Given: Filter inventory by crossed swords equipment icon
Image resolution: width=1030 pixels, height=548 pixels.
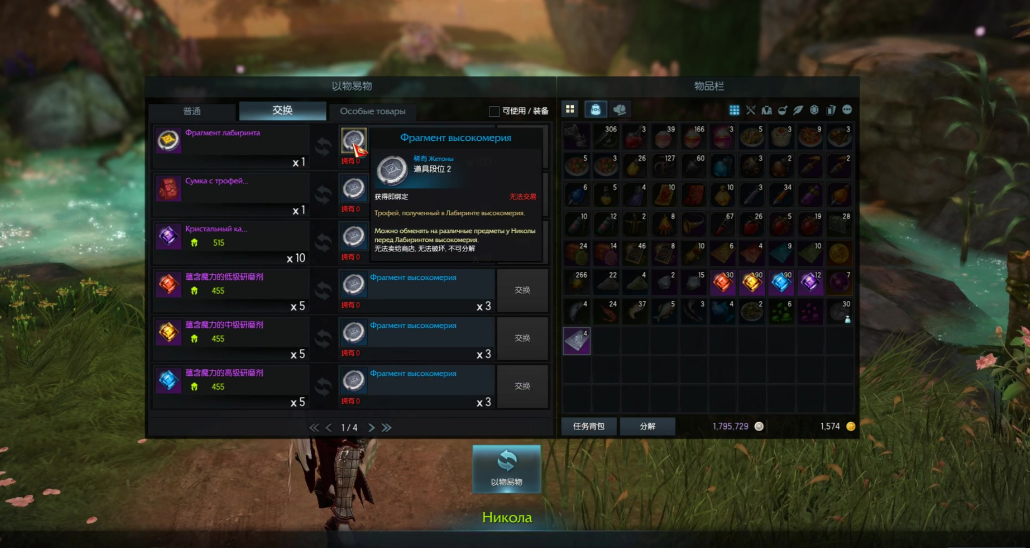Looking at the screenshot, I should point(751,109).
